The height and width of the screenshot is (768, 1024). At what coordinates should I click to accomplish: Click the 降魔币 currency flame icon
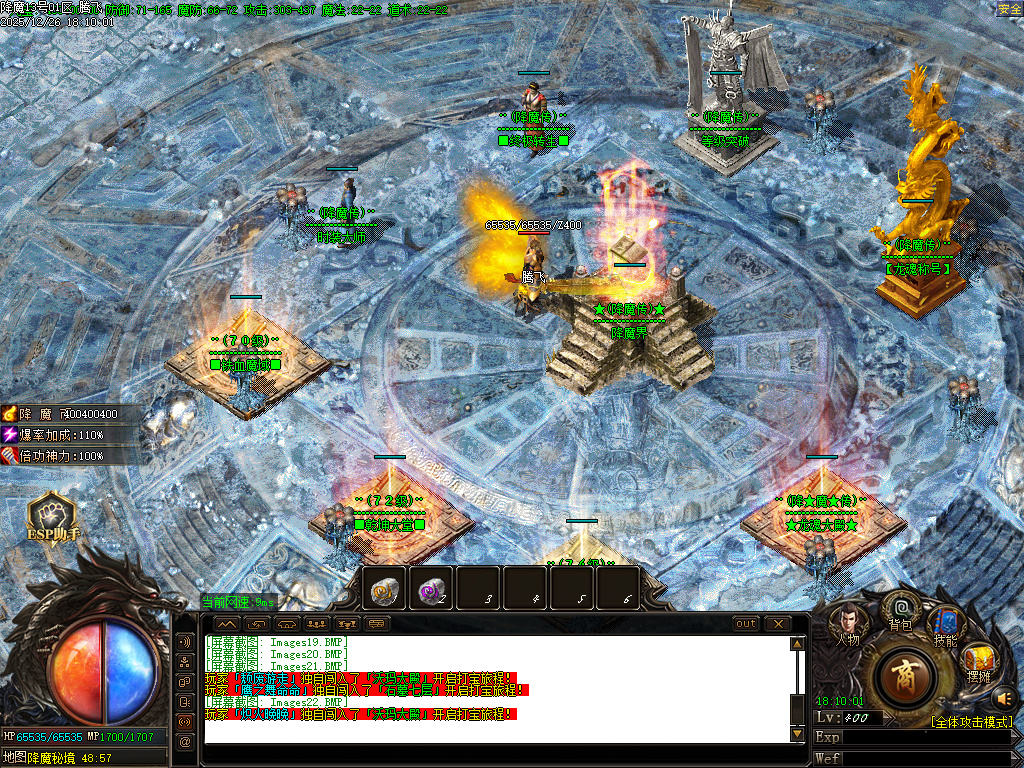tap(10, 413)
